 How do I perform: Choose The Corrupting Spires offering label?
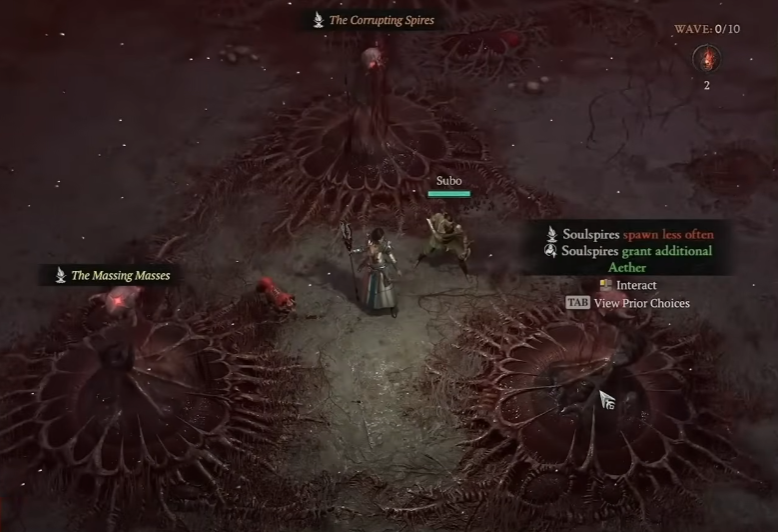tap(373, 20)
